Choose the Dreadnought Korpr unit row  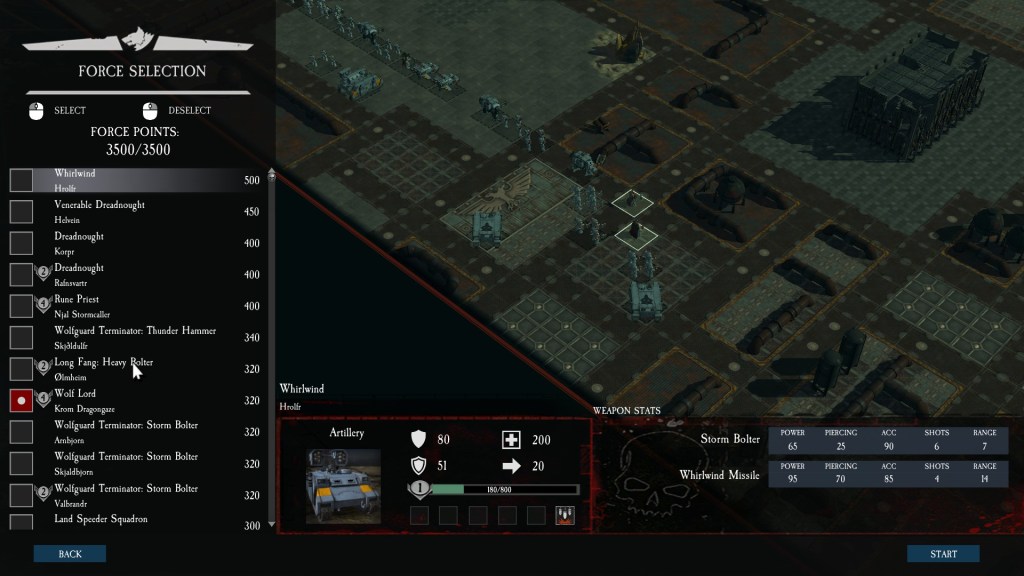[x=130, y=242]
